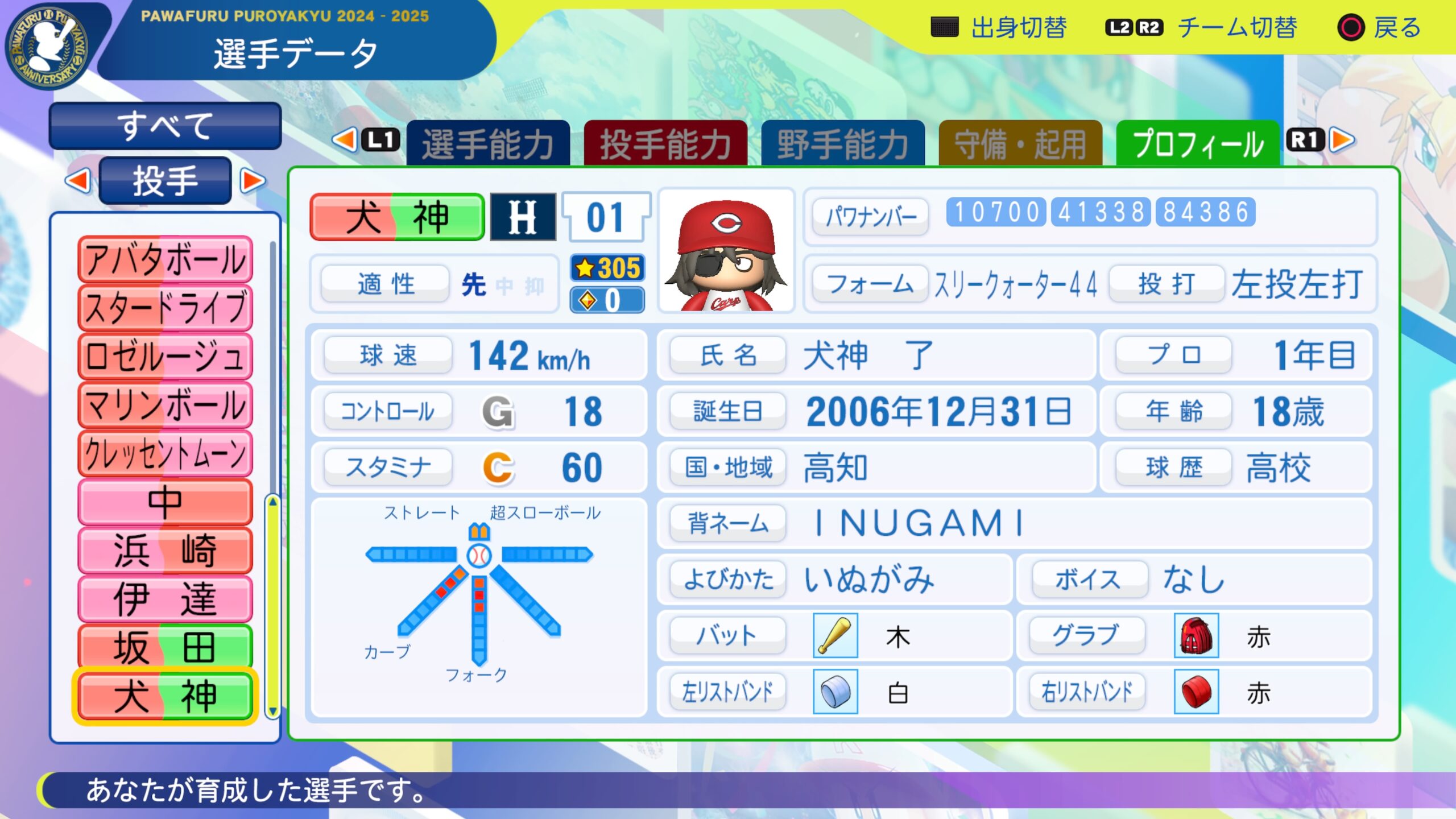Choose player 浜崎 from the list
Screen dimensions: 1456x819
click(x=165, y=550)
